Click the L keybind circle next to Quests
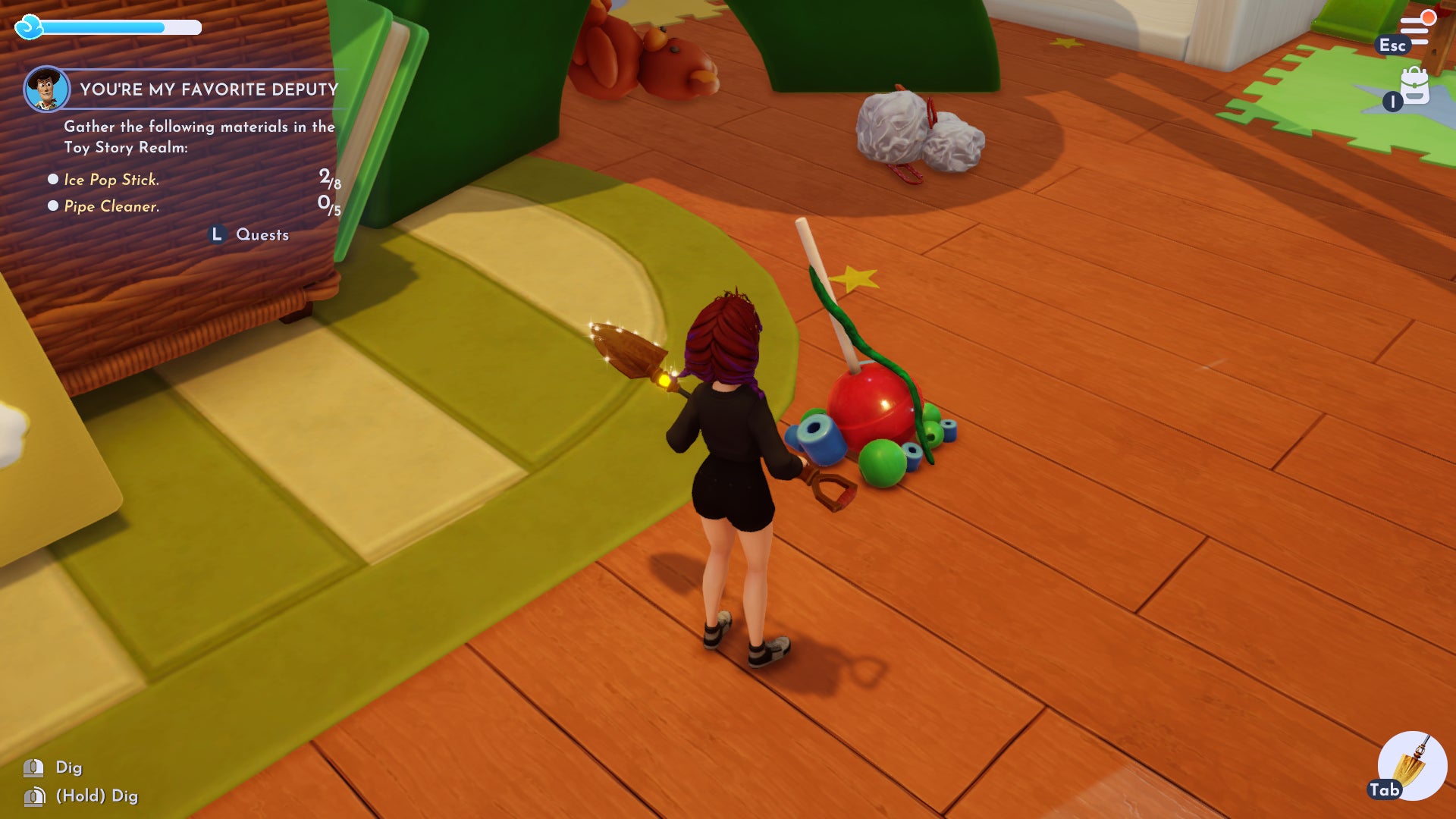 [x=218, y=234]
